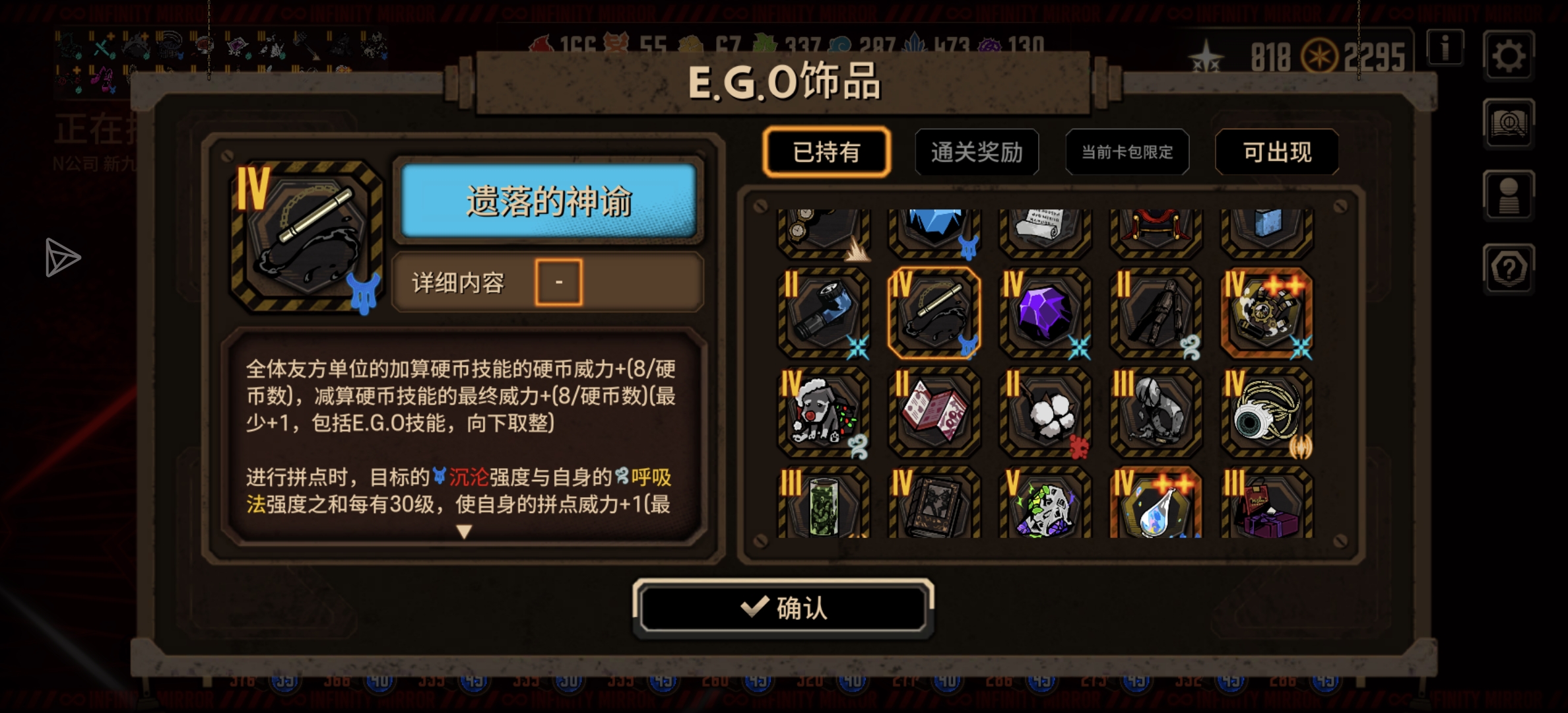Open the 详细内容 selector box
The width and height of the screenshot is (1568, 713).
click(558, 281)
